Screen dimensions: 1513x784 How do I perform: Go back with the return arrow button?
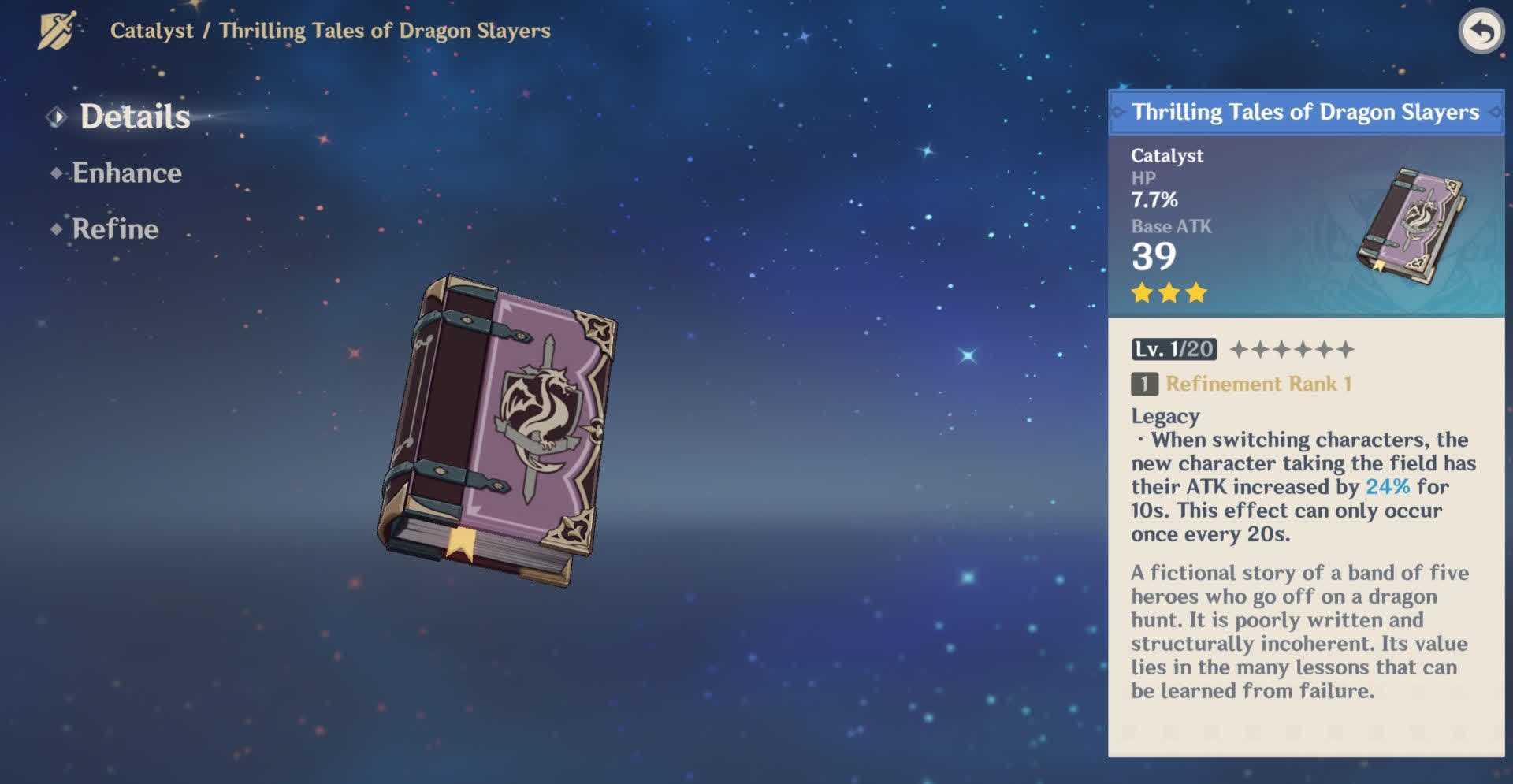click(x=1481, y=33)
